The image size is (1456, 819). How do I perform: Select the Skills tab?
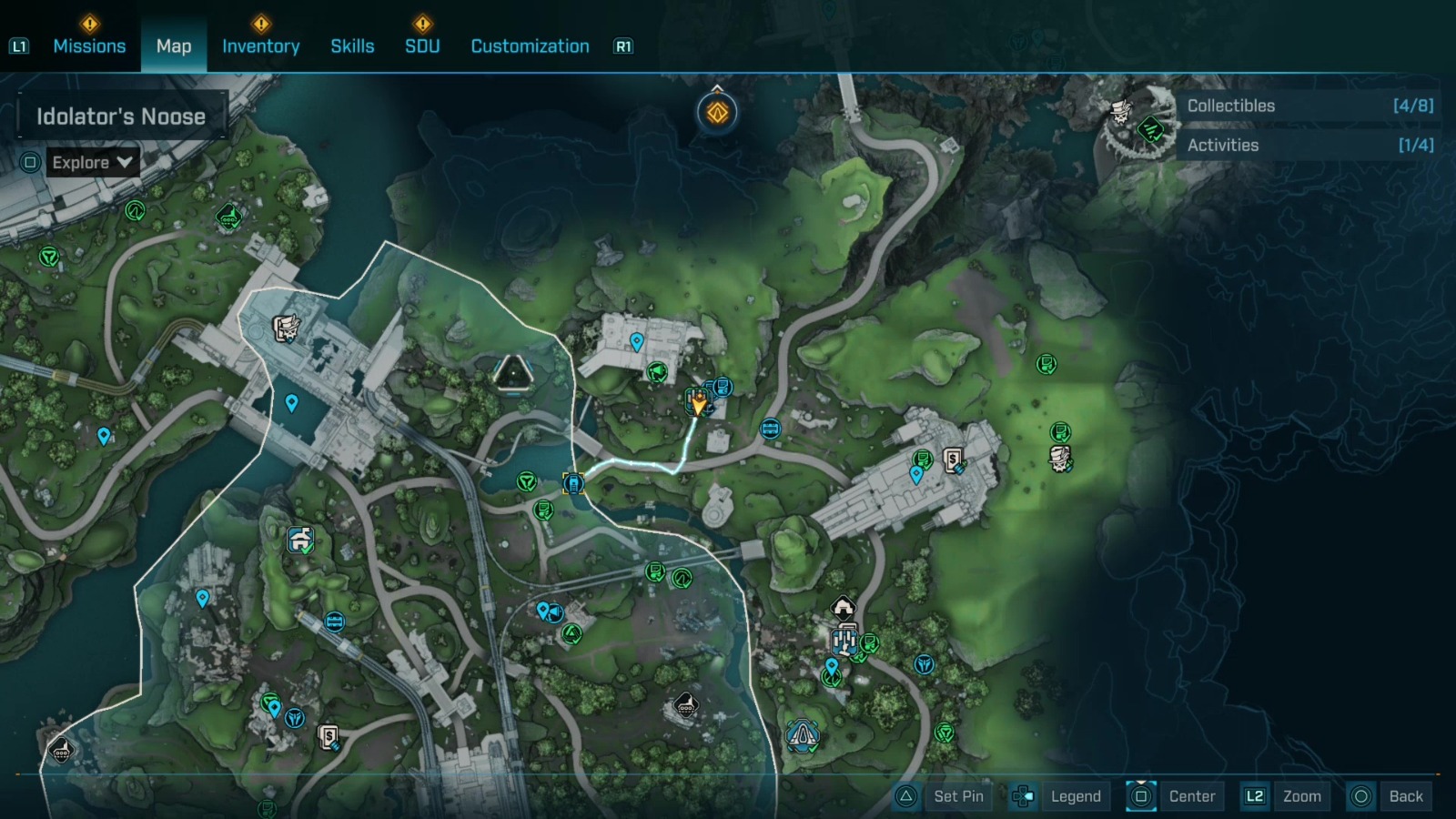pyautogui.click(x=352, y=46)
